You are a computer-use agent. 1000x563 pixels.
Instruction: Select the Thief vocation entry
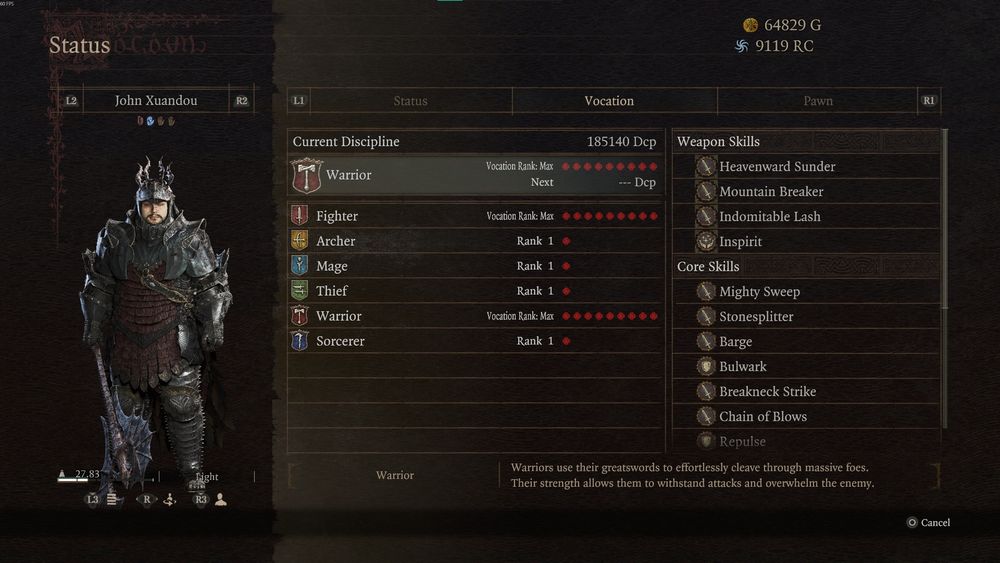click(475, 291)
